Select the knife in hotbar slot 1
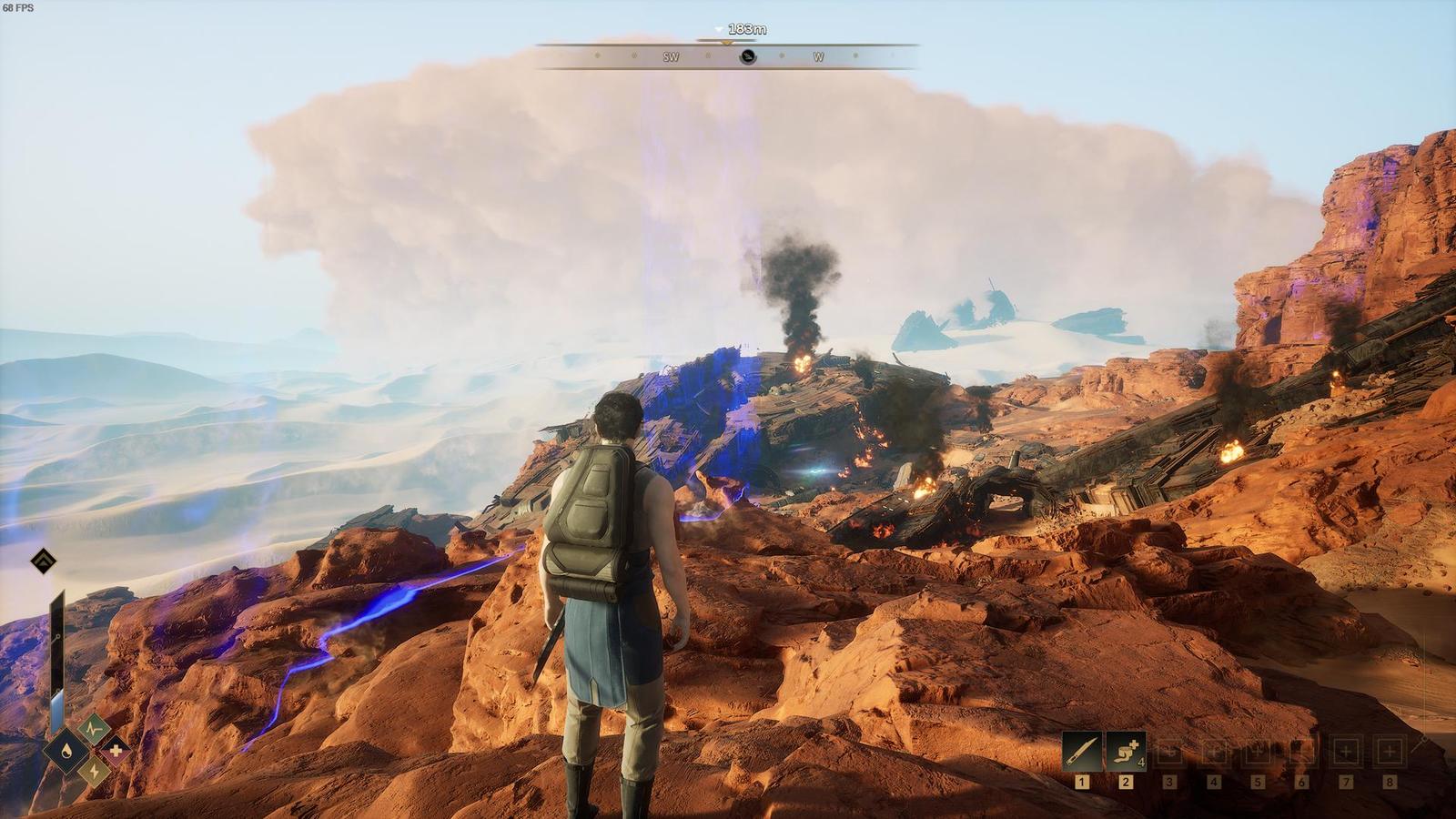This screenshot has height=819, width=1456. (x=1080, y=751)
